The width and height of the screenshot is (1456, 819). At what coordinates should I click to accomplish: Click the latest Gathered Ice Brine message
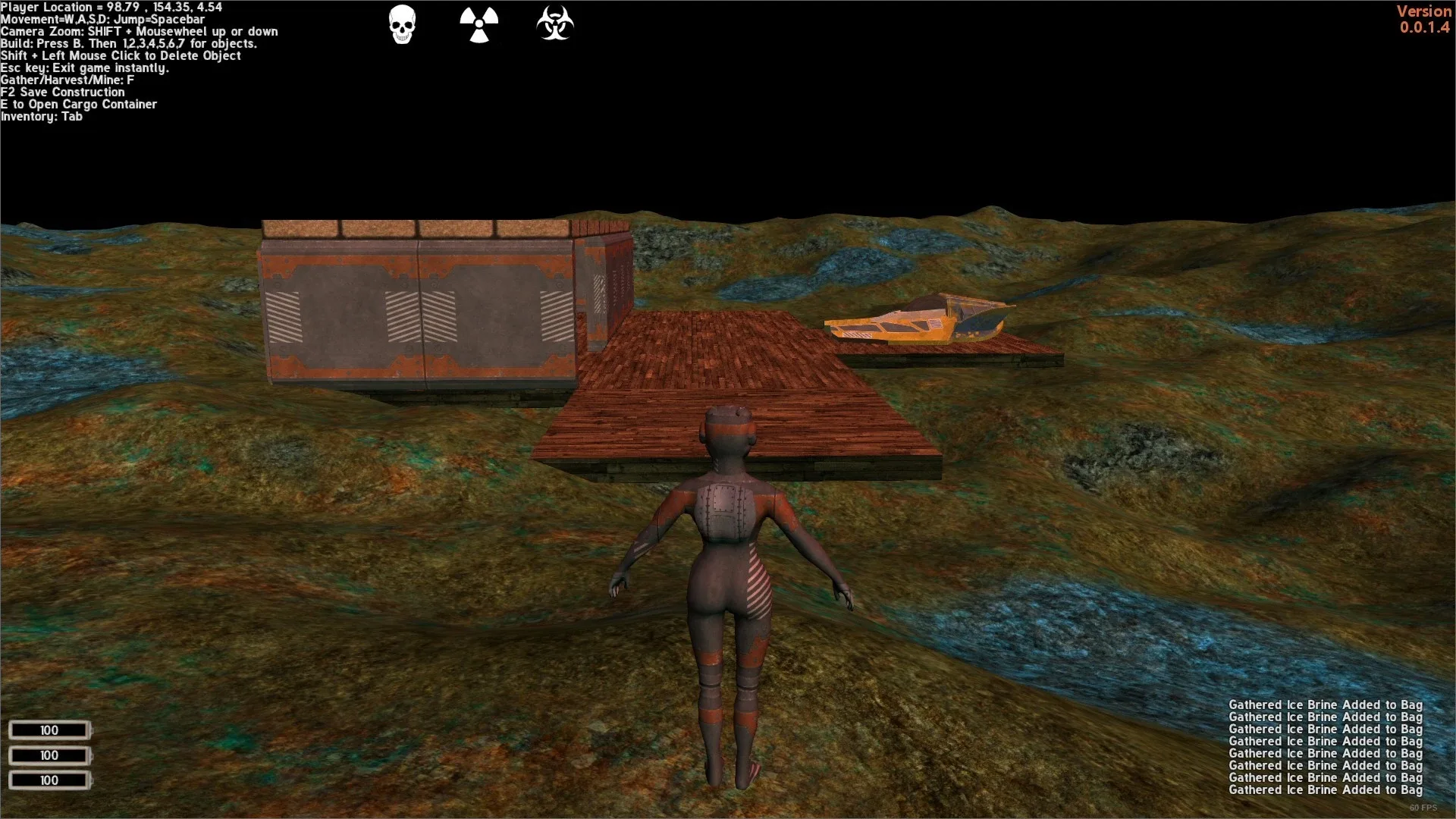click(x=1324, y=789)
